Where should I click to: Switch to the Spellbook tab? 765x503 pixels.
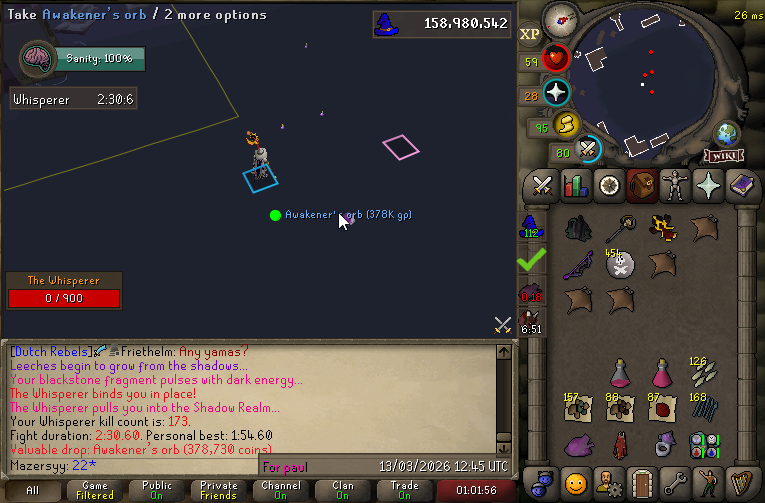point(742,185)
